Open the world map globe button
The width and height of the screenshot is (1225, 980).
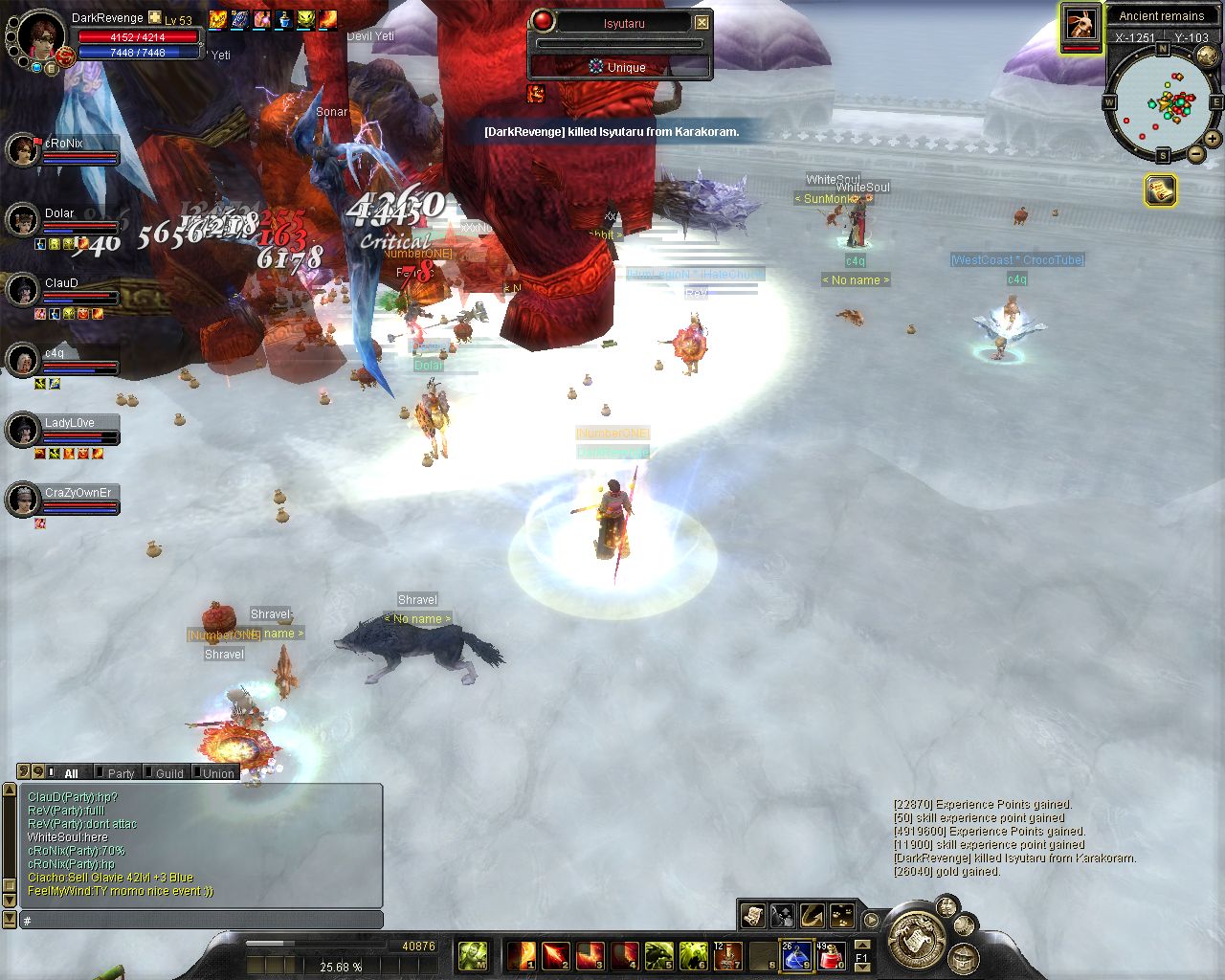click(1206, 56)
